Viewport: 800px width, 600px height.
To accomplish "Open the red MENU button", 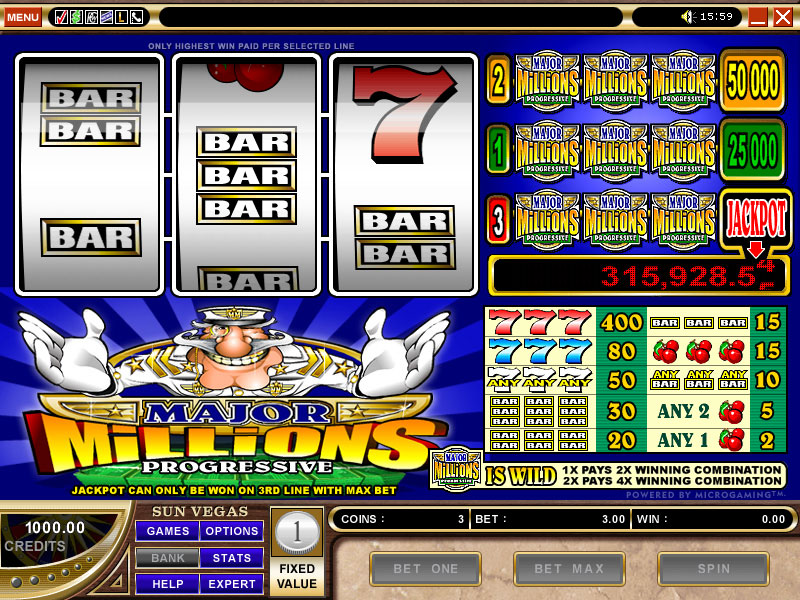I will point(23,17).
